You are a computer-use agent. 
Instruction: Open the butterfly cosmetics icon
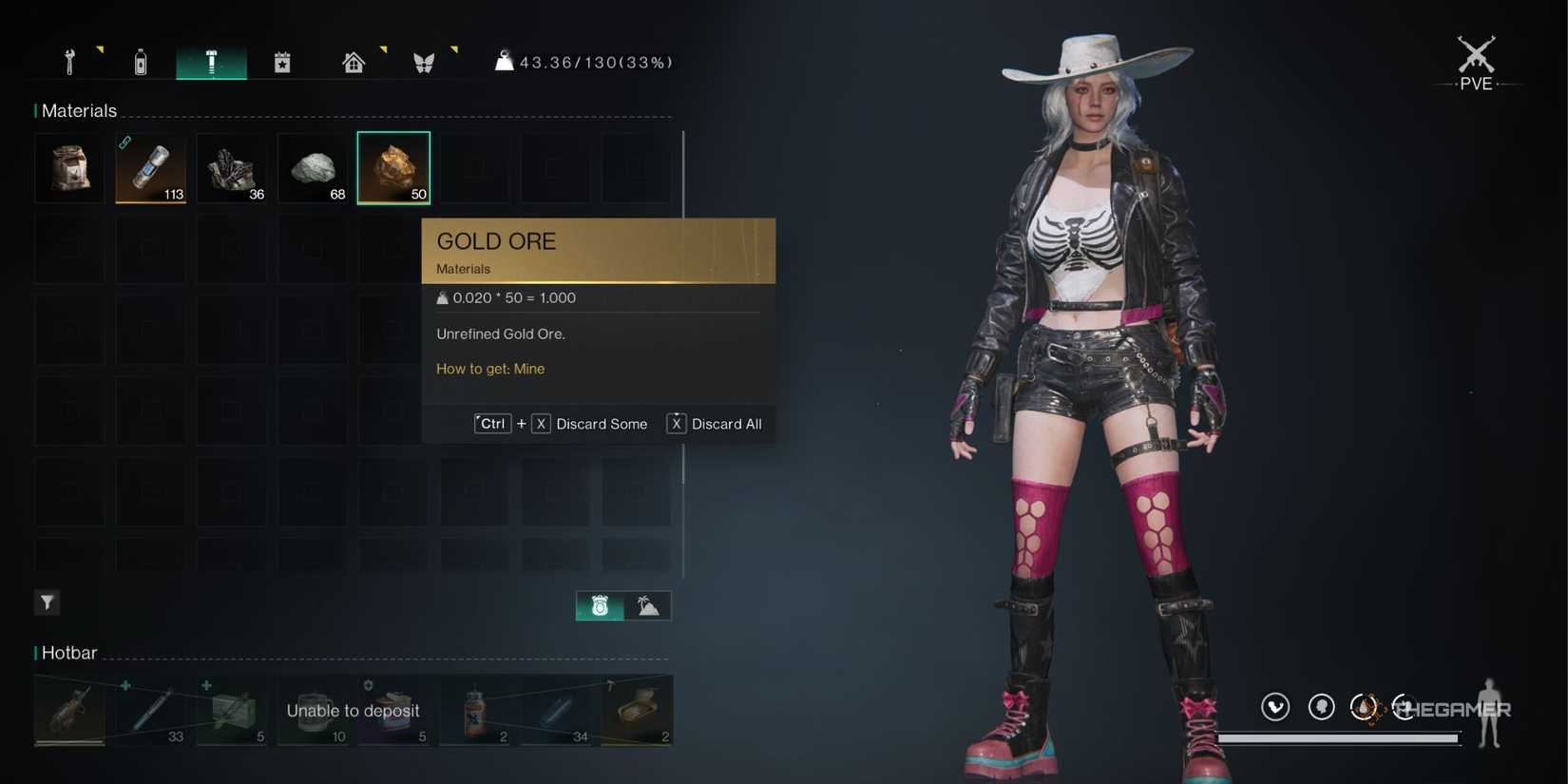pyautogui.click(x=424, y=61)
